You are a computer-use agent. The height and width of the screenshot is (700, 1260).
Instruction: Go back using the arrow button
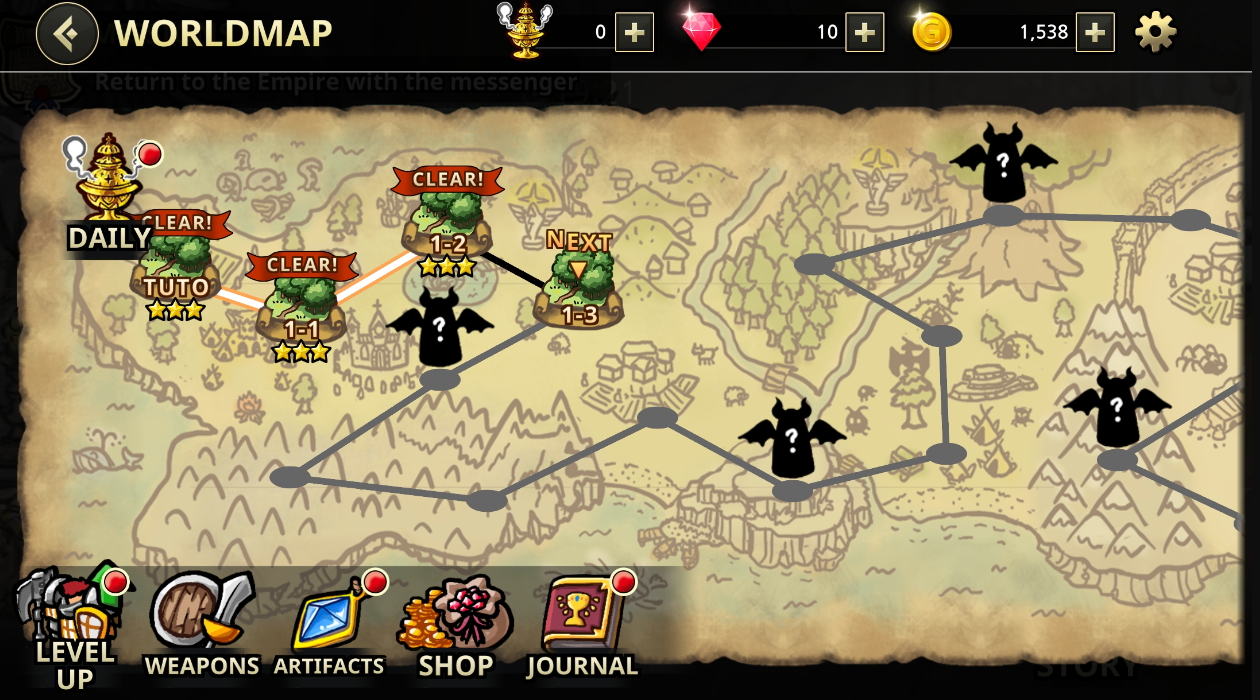pos(67,33)
